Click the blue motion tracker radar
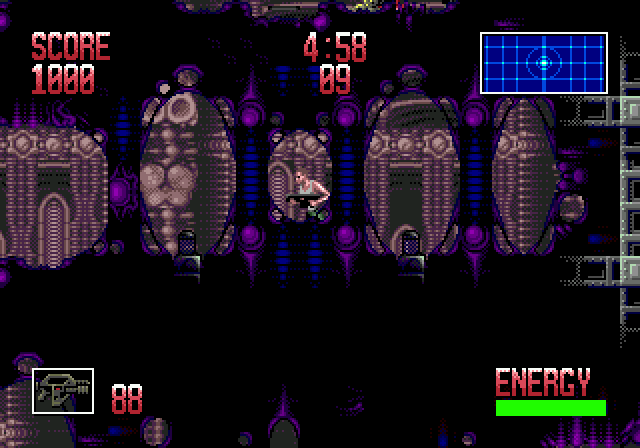The width and height of the screenshot is (640, 448). pyautogui.click(x=543, y=63)
